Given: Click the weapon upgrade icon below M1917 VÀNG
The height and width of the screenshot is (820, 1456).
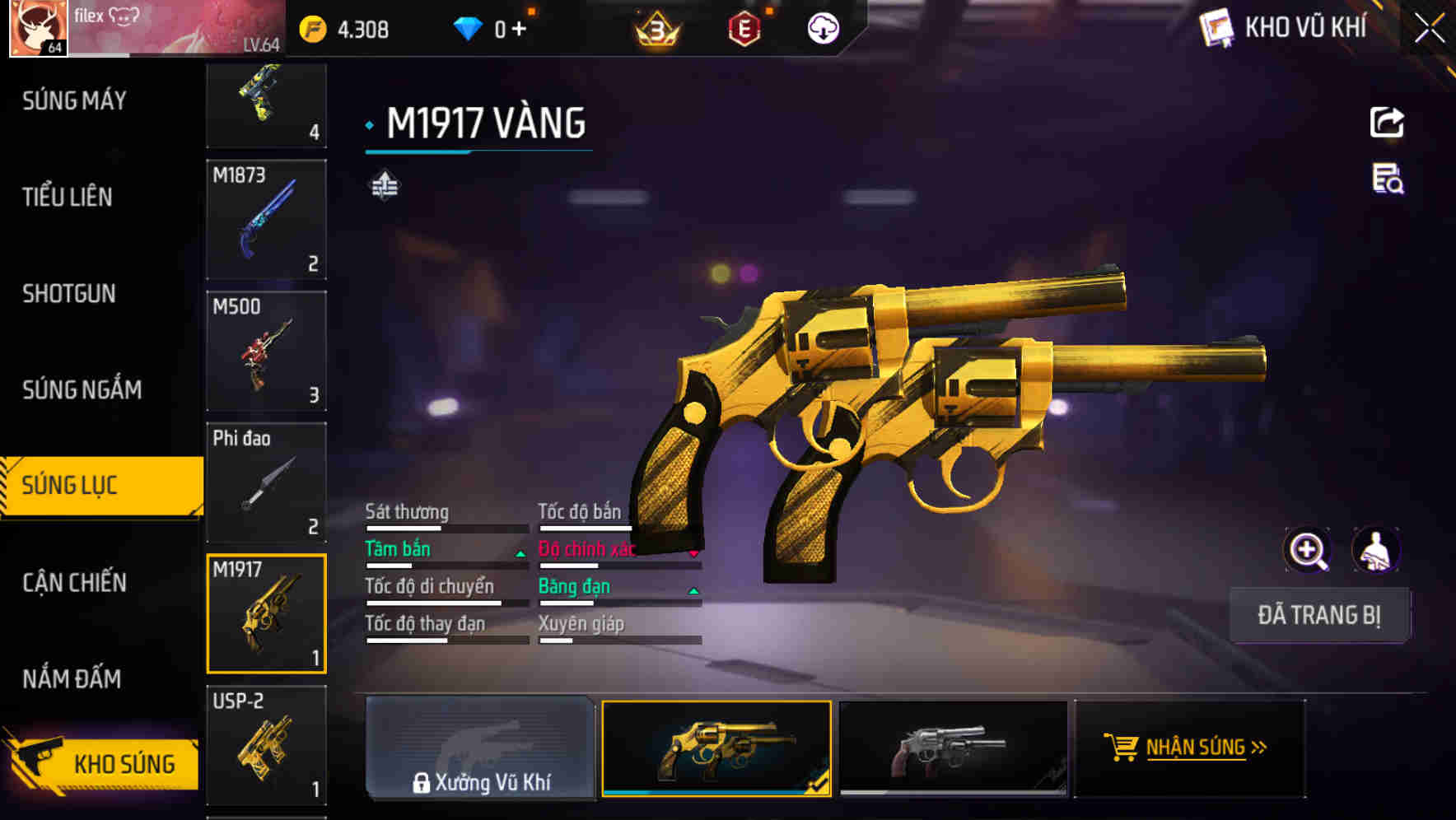Looking at the screenshot, I should pyautogui.click(x=384, y=186).
